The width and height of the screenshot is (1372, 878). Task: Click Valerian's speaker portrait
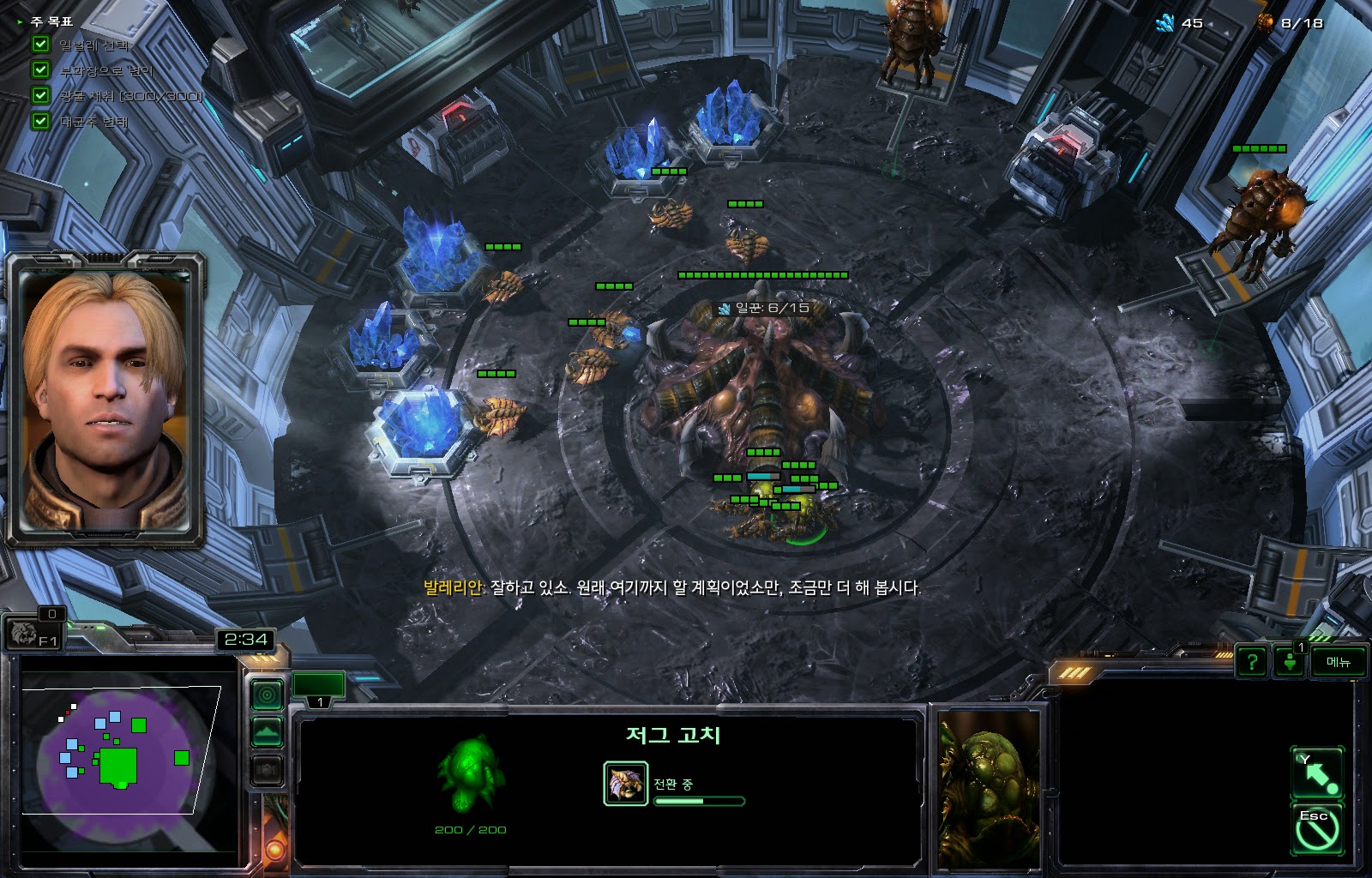tap(105, 400)
